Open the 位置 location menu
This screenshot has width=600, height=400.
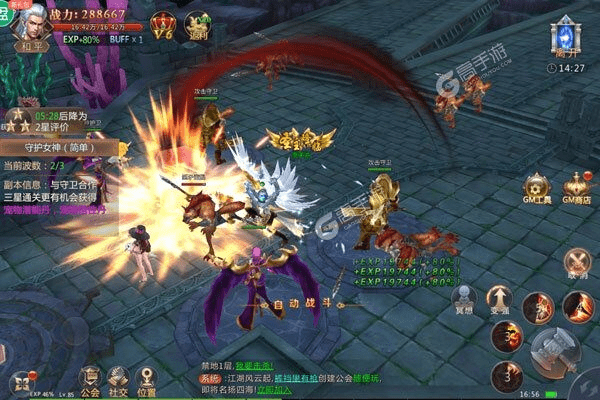click(x=147, y=379)
